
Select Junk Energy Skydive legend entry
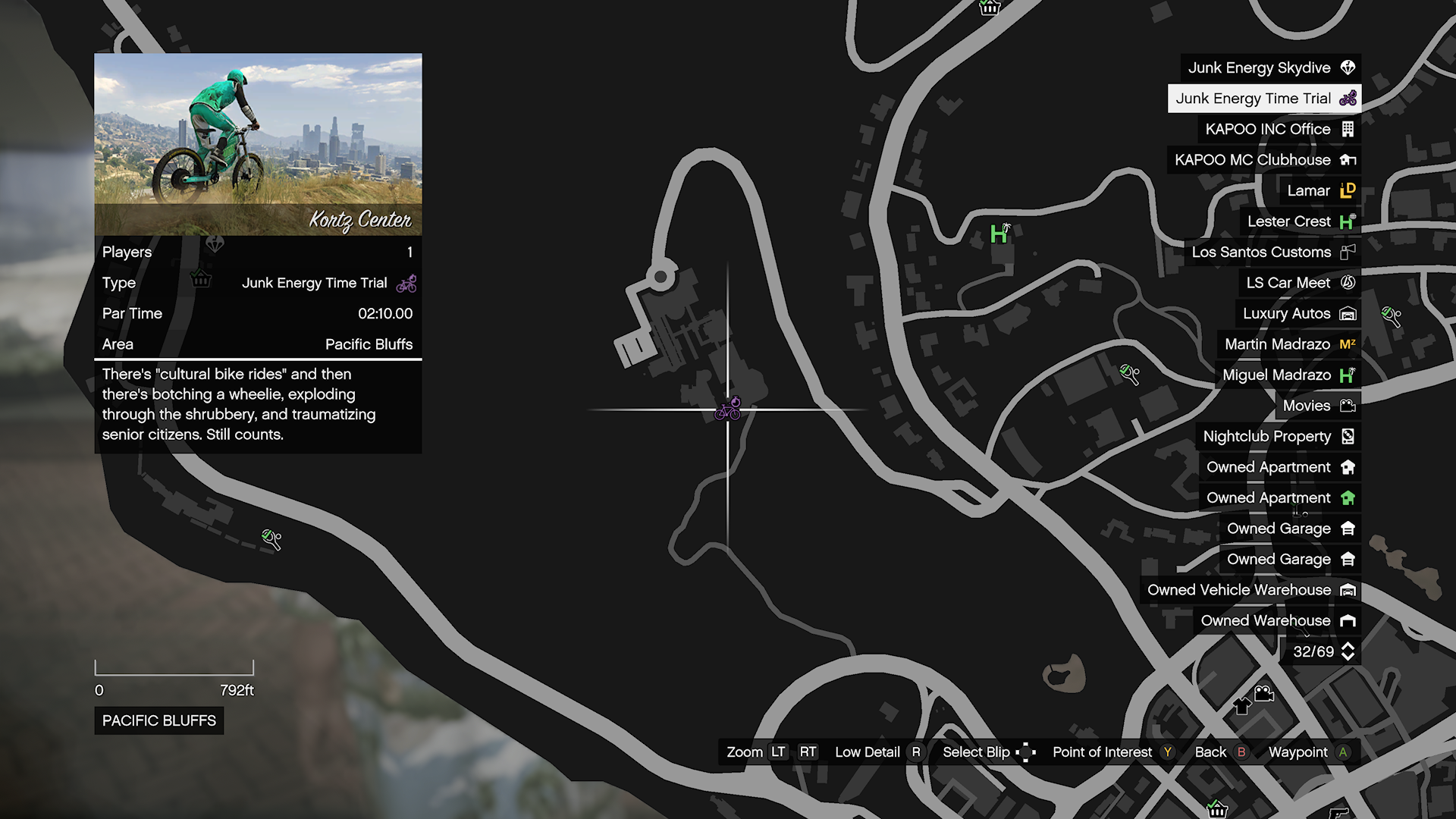tap(1270, 68)
